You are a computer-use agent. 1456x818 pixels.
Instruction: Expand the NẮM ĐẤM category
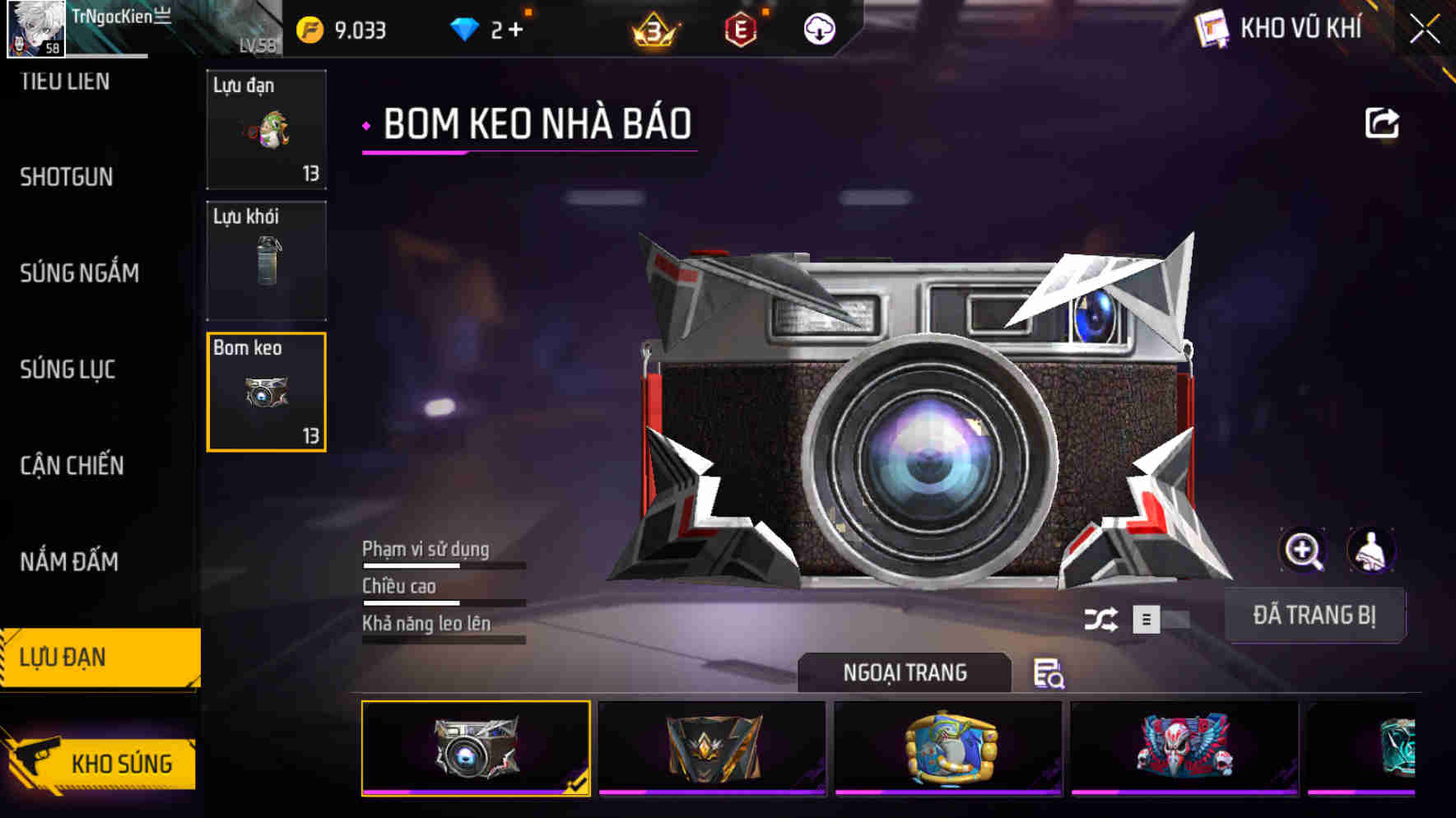(x=70, y=562)
